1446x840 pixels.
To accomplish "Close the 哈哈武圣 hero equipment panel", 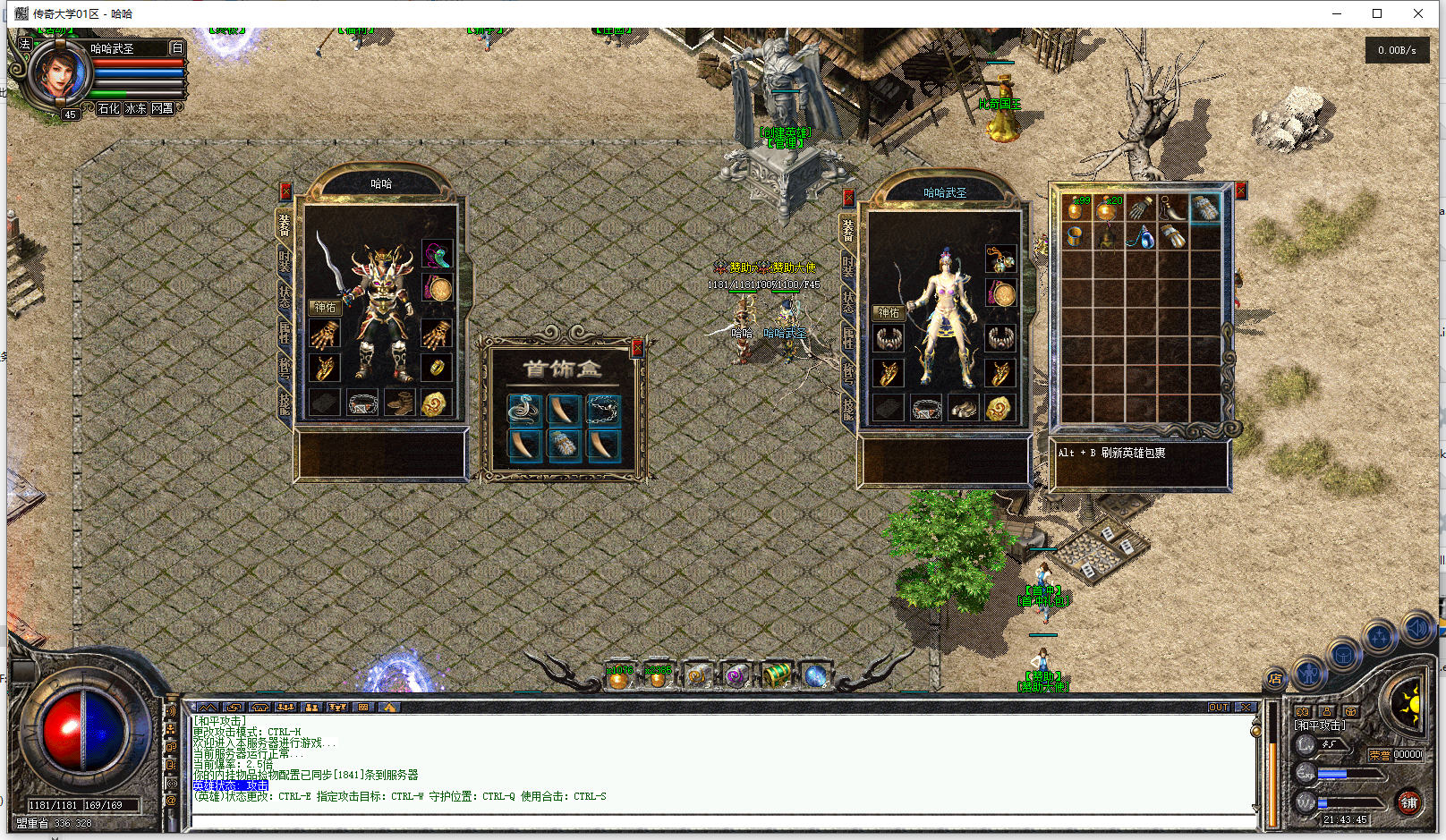I will (848, 198).
